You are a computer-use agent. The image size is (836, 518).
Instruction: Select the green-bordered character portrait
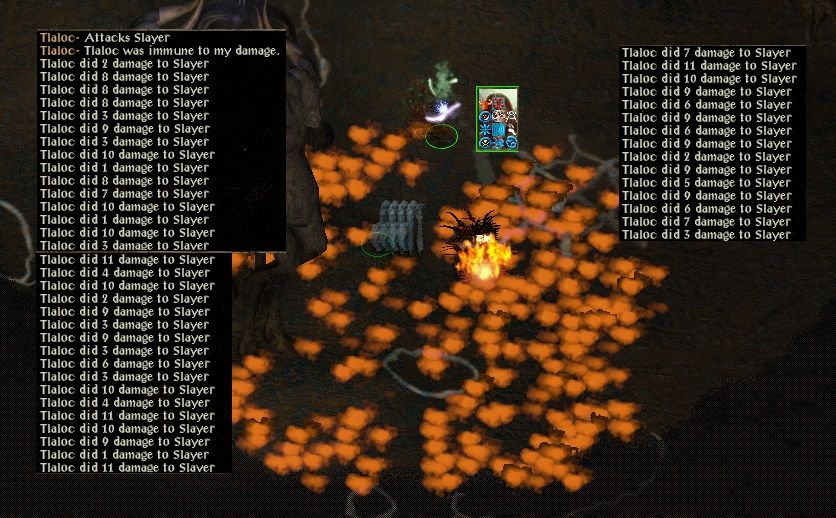click(496, 119)
